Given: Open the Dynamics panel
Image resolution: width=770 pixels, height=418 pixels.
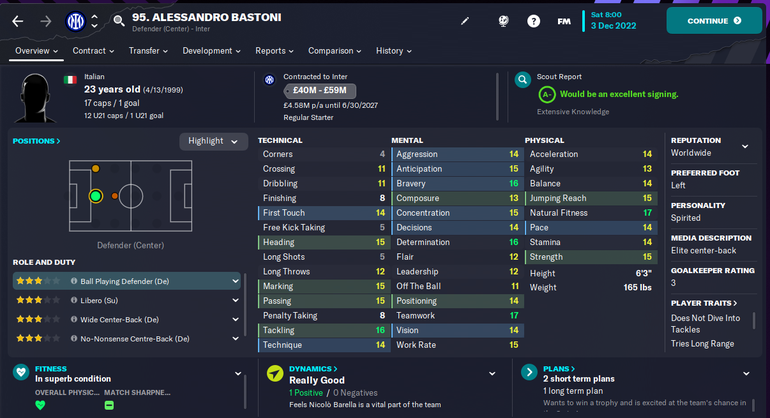Looking at the screenshot, I should point(313,369).
